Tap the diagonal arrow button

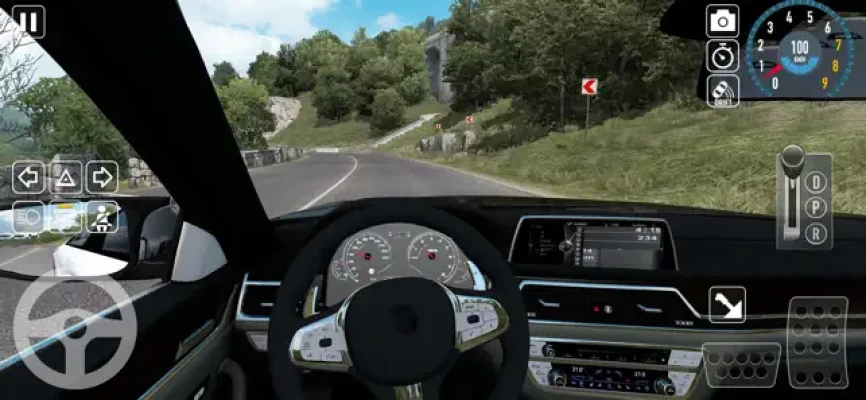[x=727, y=305]
